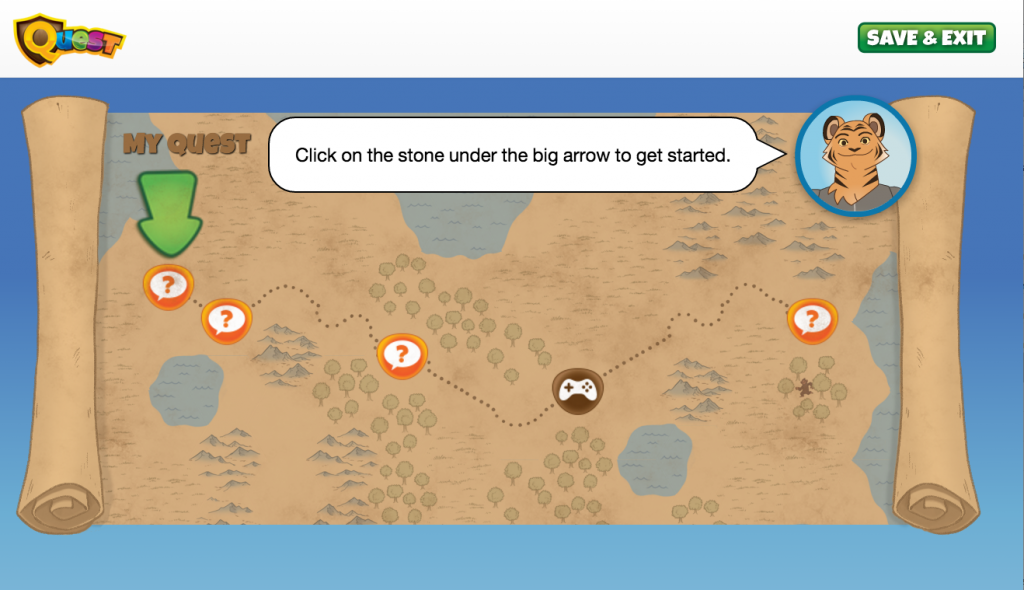Click the Save & Exit button
The image size is (1024, 590).
click(926, 38)
